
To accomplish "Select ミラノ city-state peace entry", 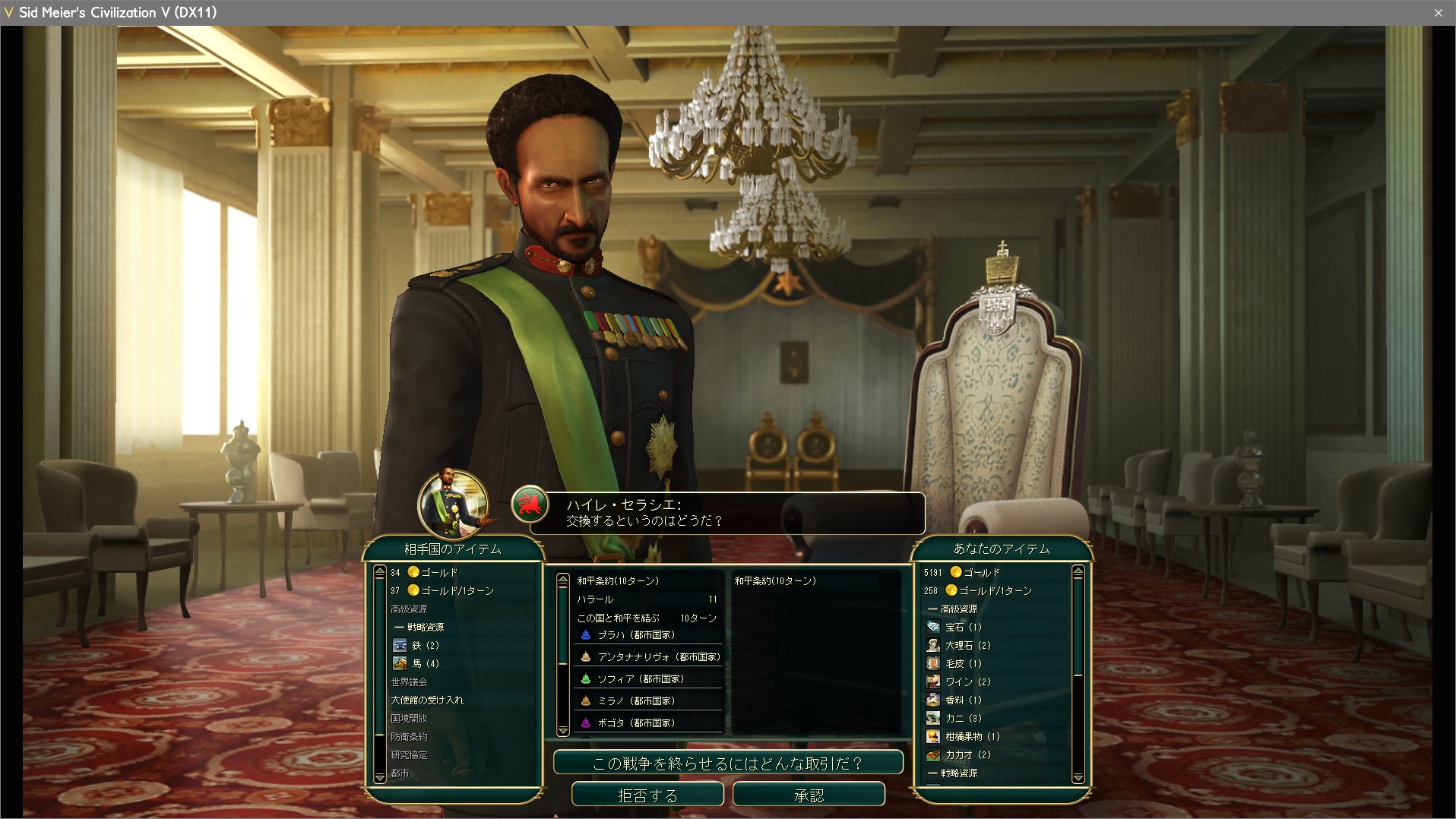I will [x=636, y=701].
